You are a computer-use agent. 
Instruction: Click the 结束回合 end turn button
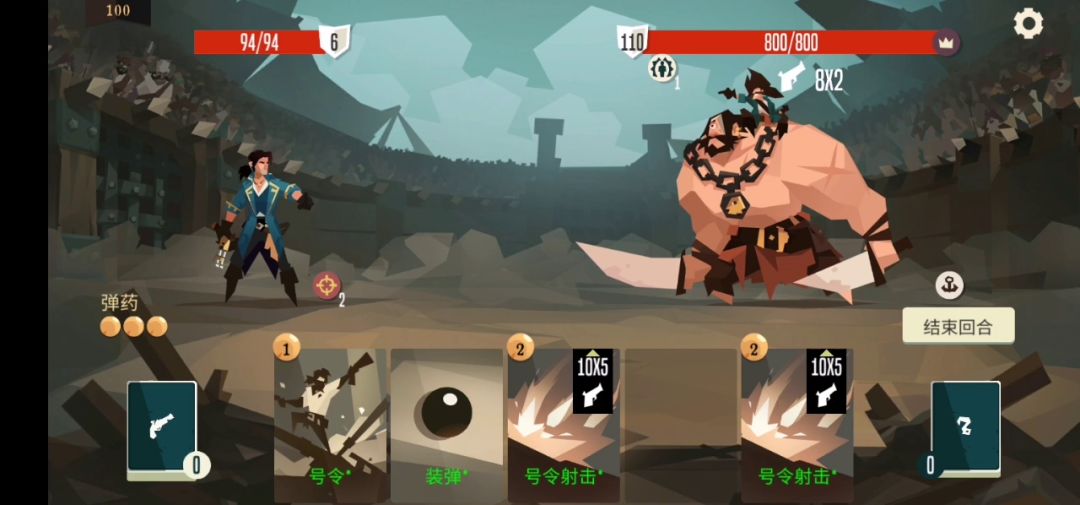click(x=958, y=326)
